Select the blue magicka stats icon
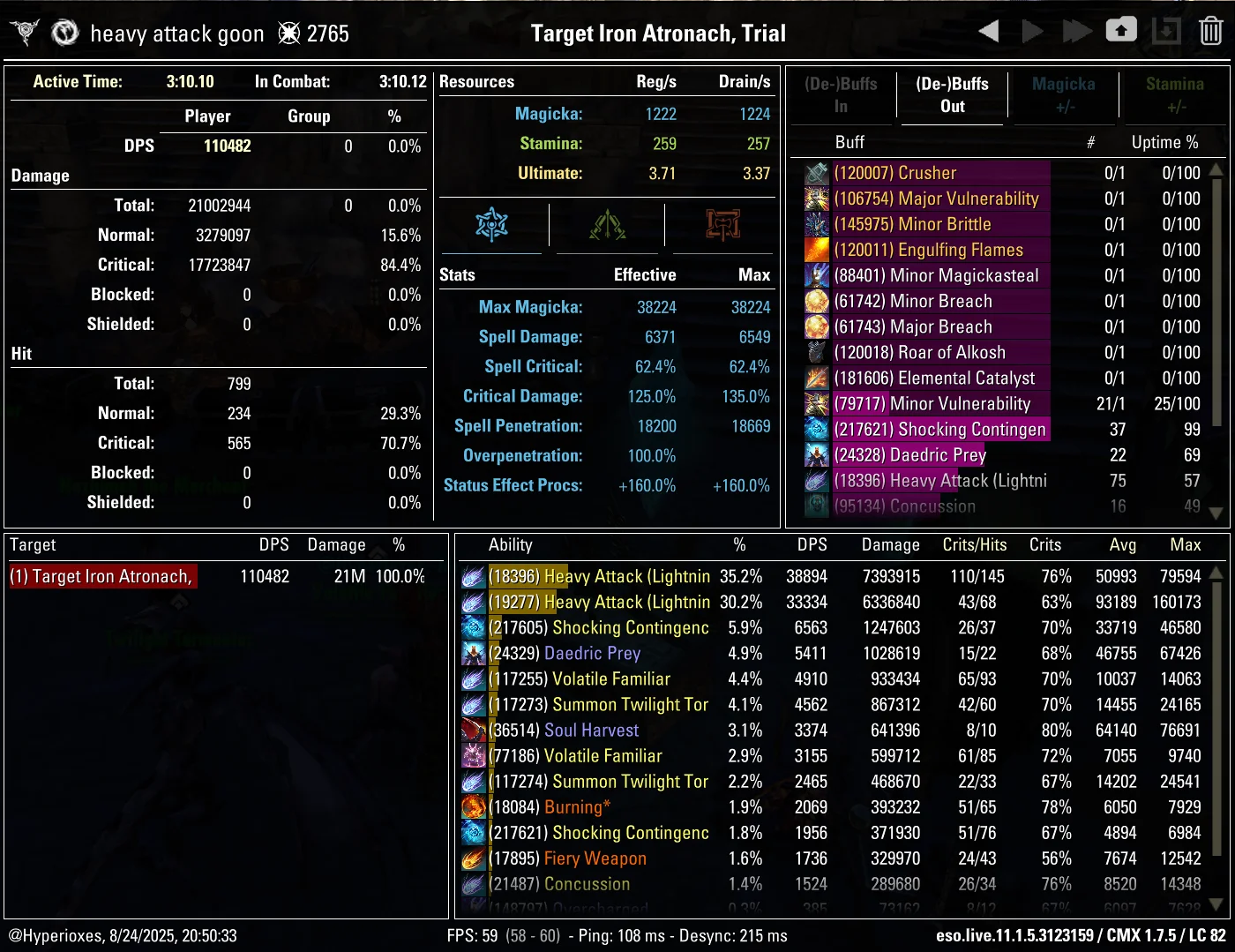1235x952 pixels. point(491,225)
